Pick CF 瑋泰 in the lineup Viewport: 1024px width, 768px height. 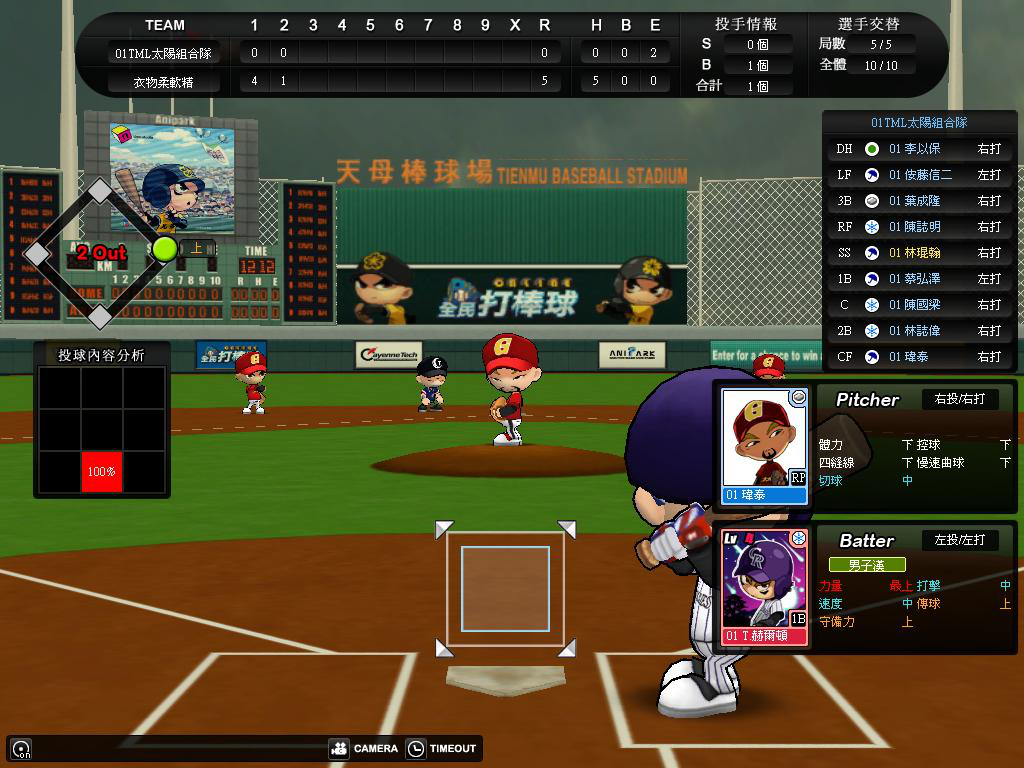tap(919, 357)
